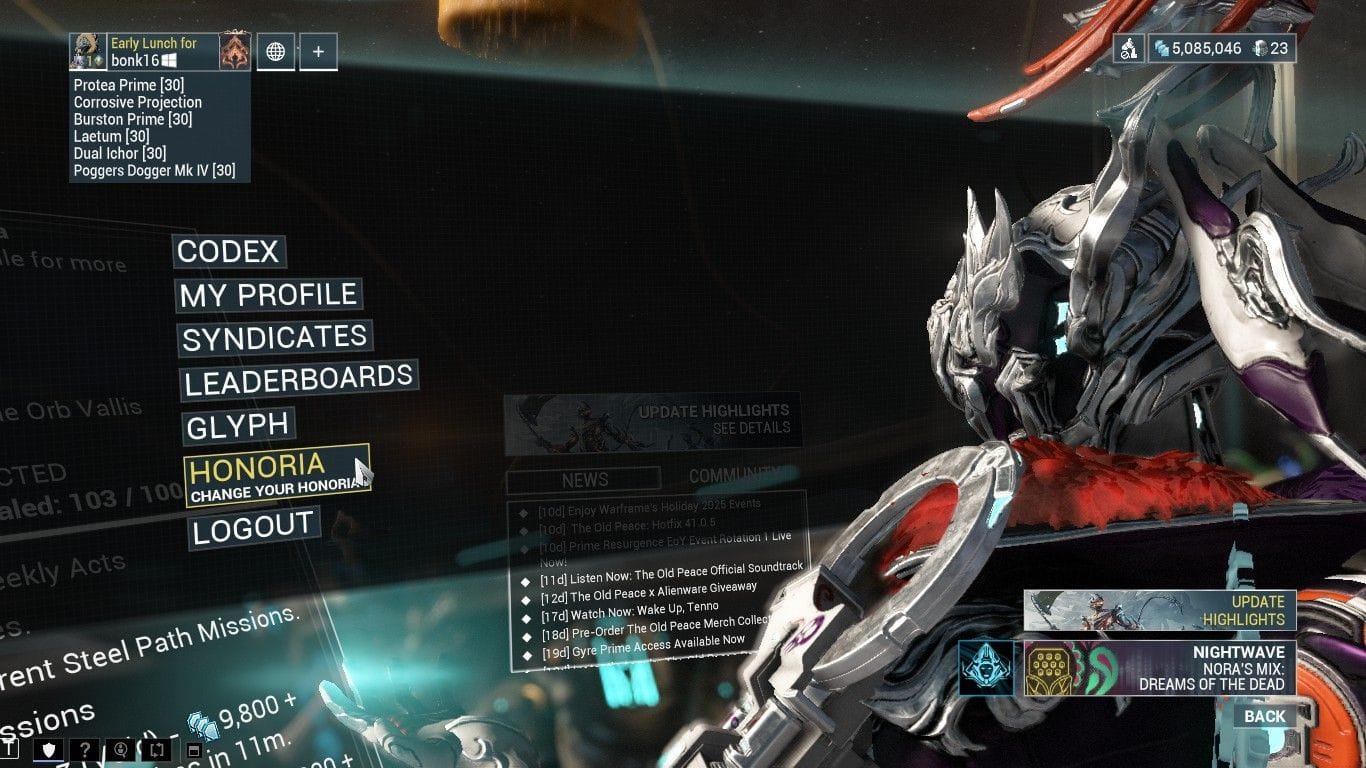The height and width of the screenshot is (768, 1366).
Task: Open the CODEX menu entry
Action: (227, 252)
